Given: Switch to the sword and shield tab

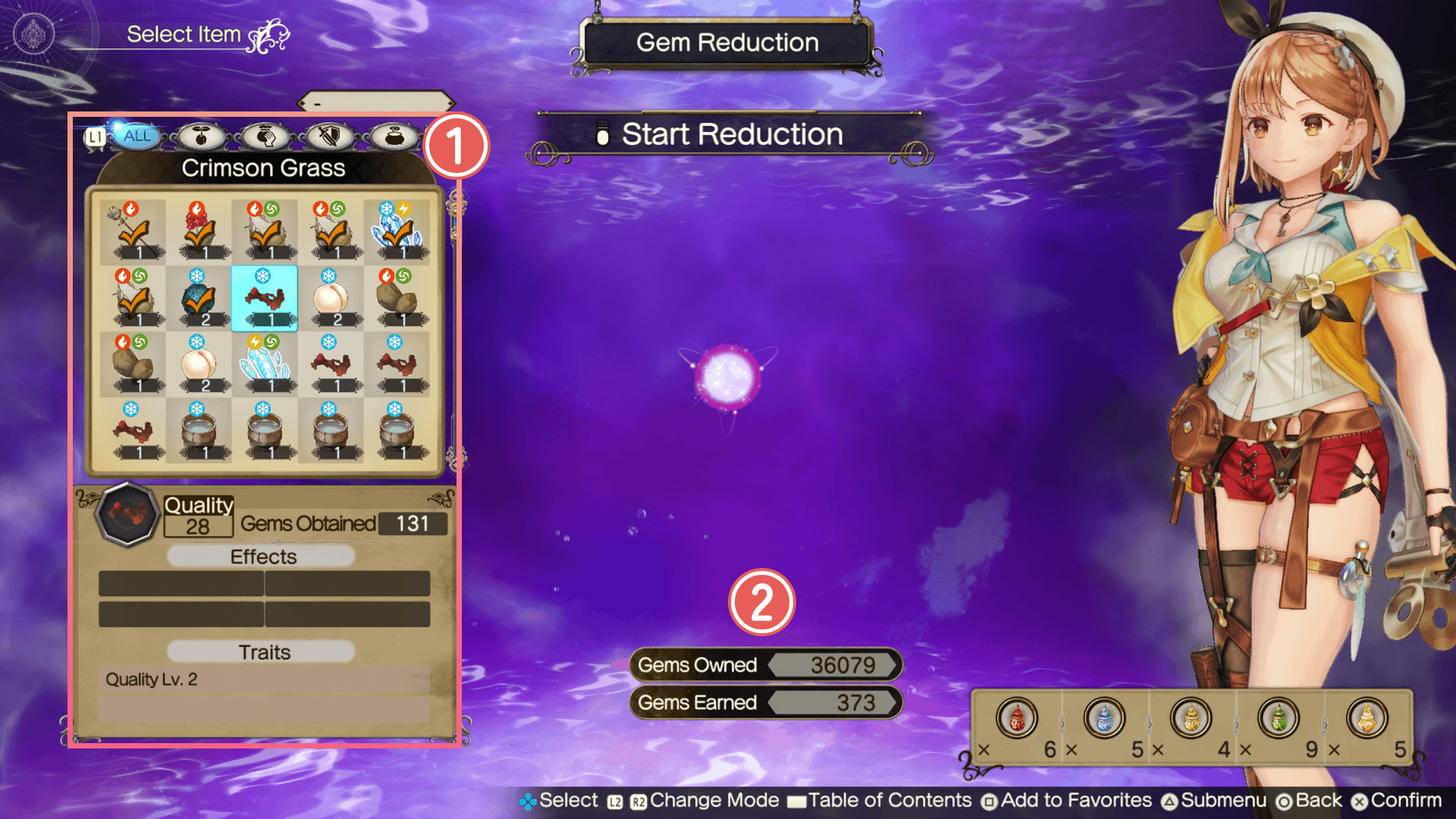Looking at the screenshot, I should 330,136.
